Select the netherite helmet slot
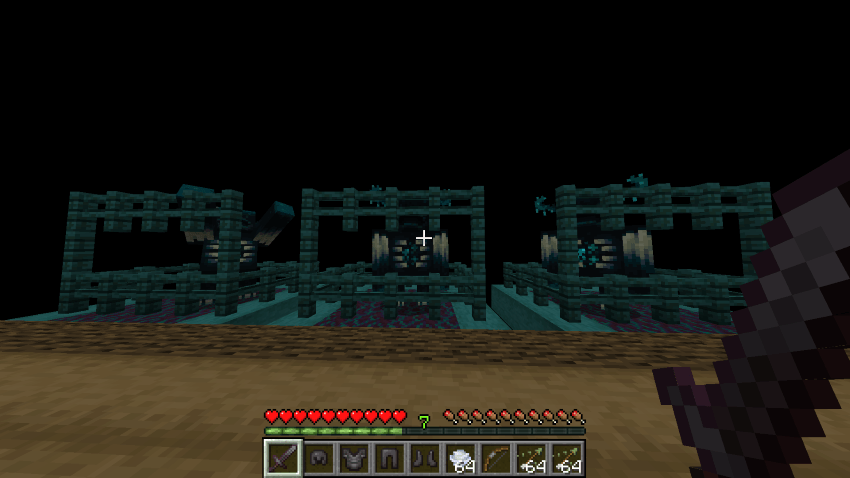Image resolution: width=850 pixels, height=478 pixels. (320, 458)
